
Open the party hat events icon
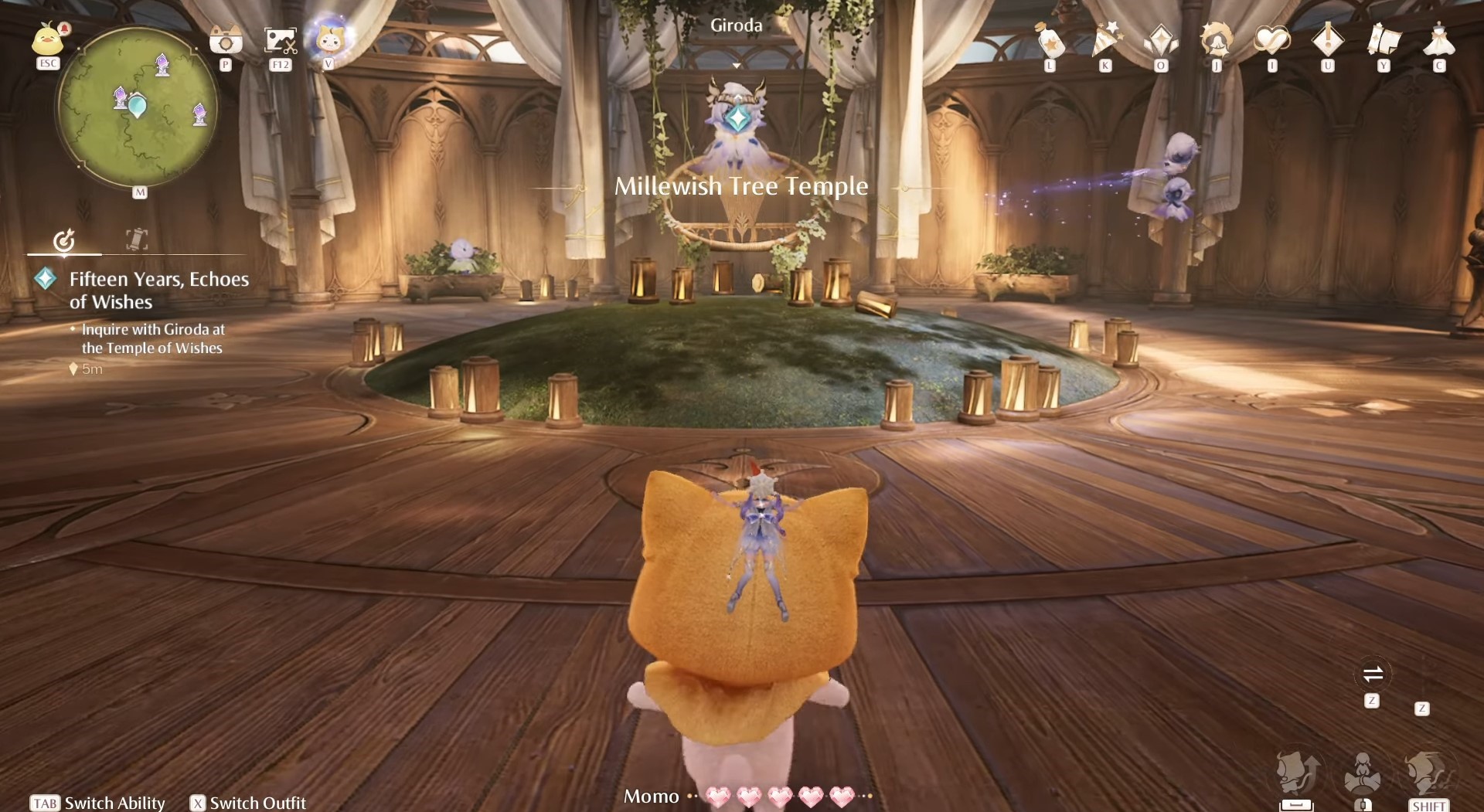1106,40
